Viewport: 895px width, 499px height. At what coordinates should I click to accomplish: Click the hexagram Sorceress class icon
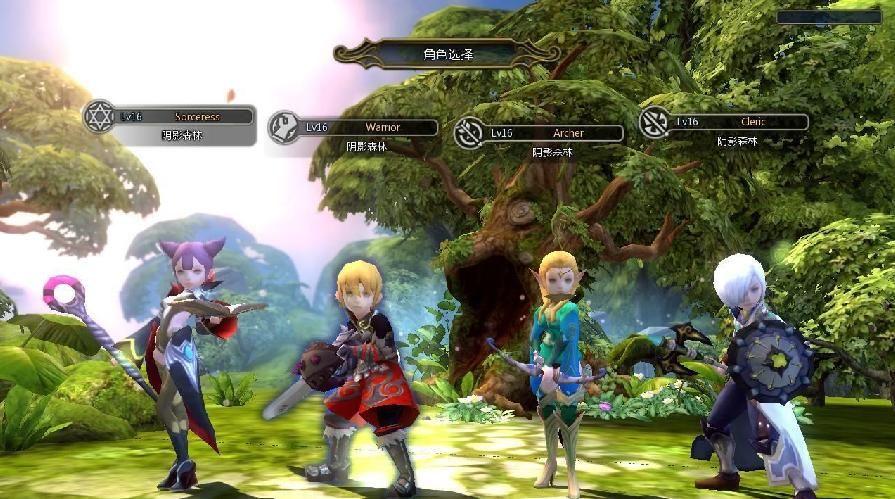coord(99,116)
